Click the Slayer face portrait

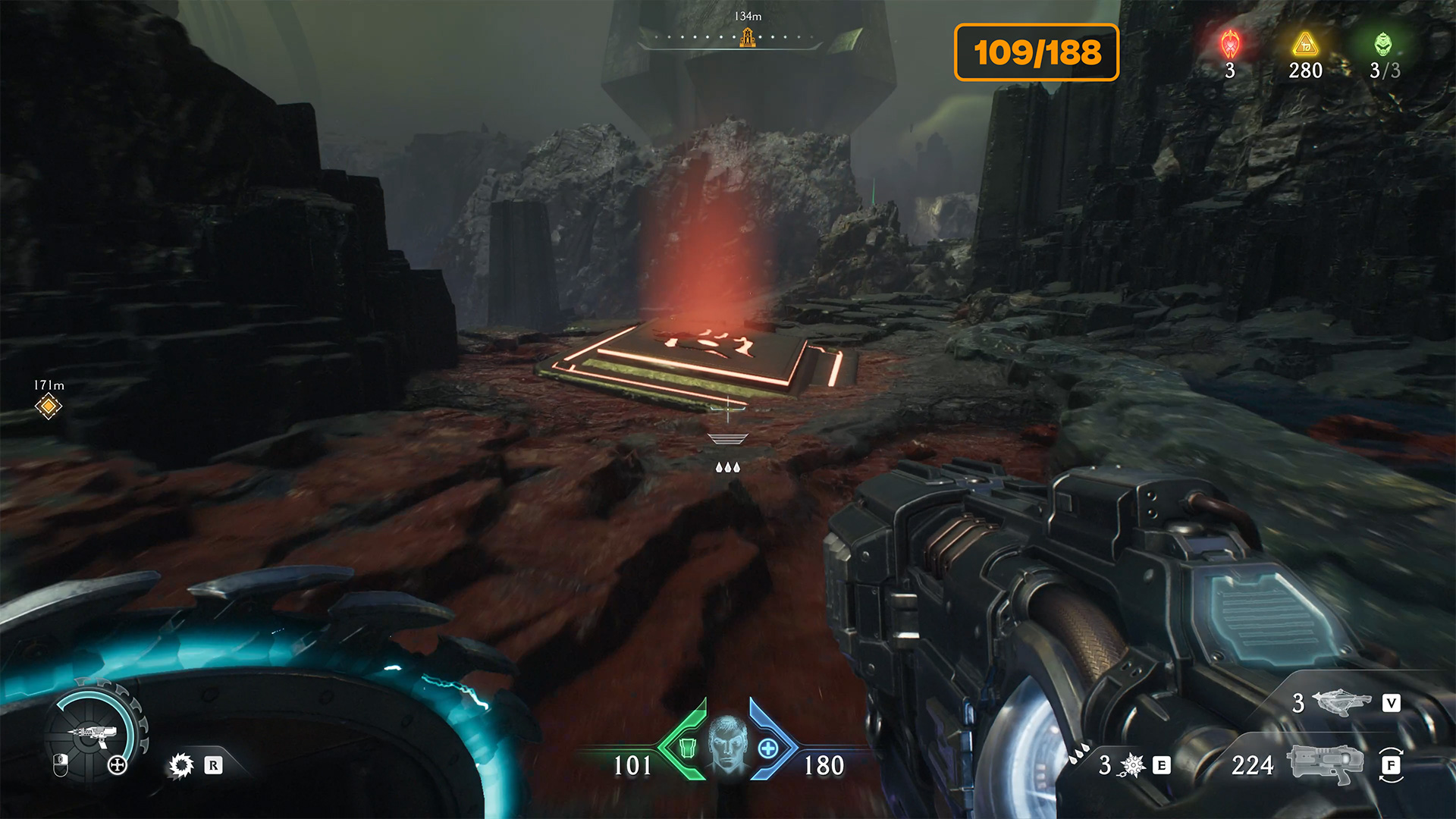728,745
